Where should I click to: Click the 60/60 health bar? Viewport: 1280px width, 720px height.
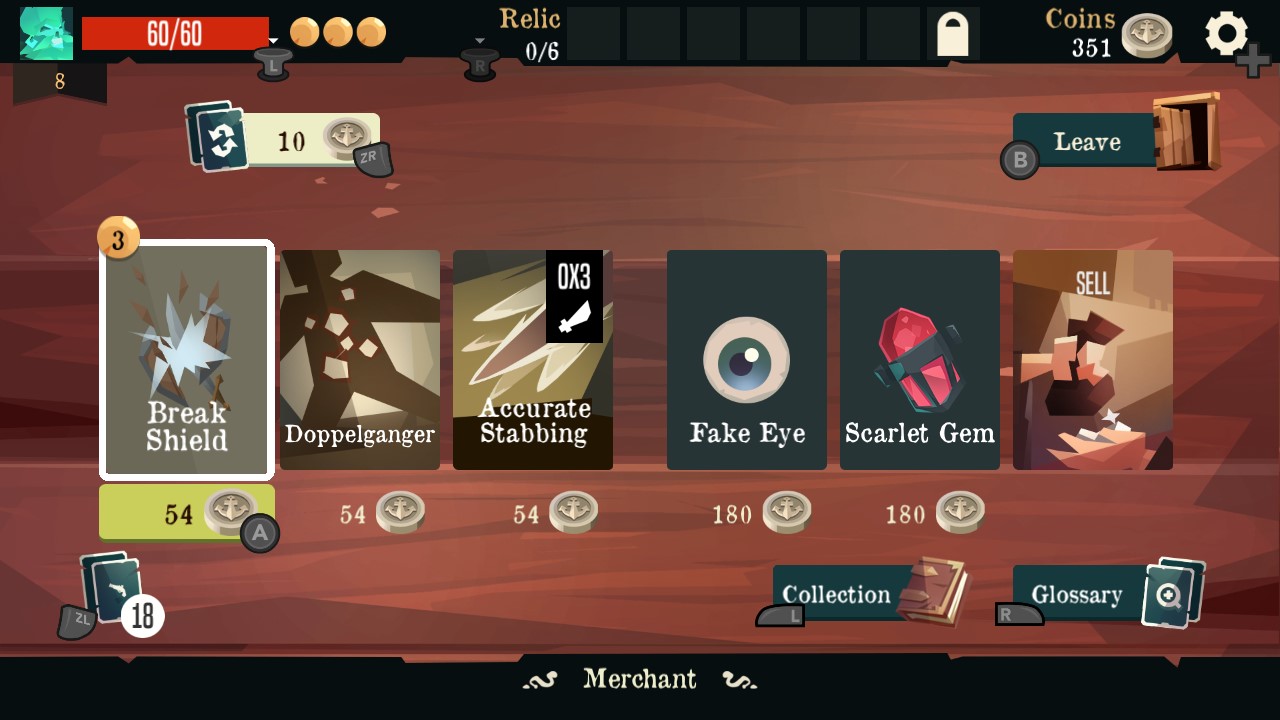pos(176,32)
